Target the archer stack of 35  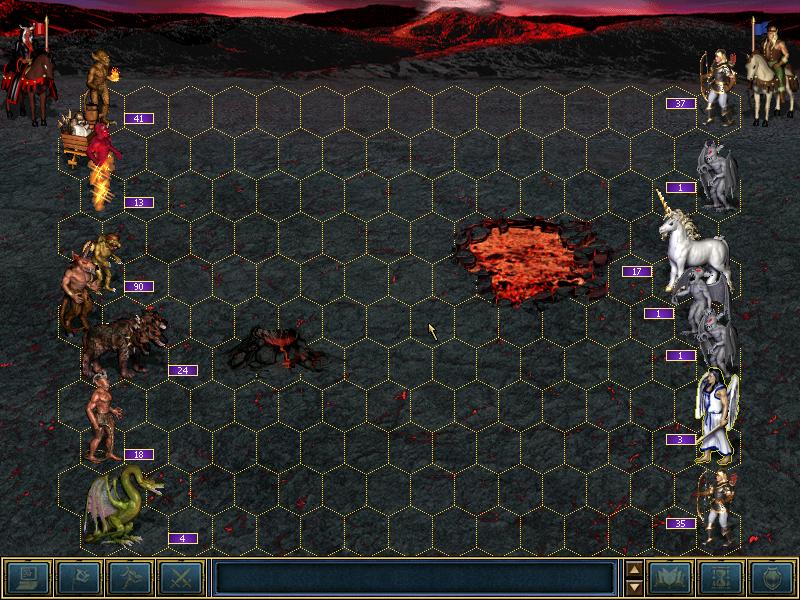(x=716, y=505)
